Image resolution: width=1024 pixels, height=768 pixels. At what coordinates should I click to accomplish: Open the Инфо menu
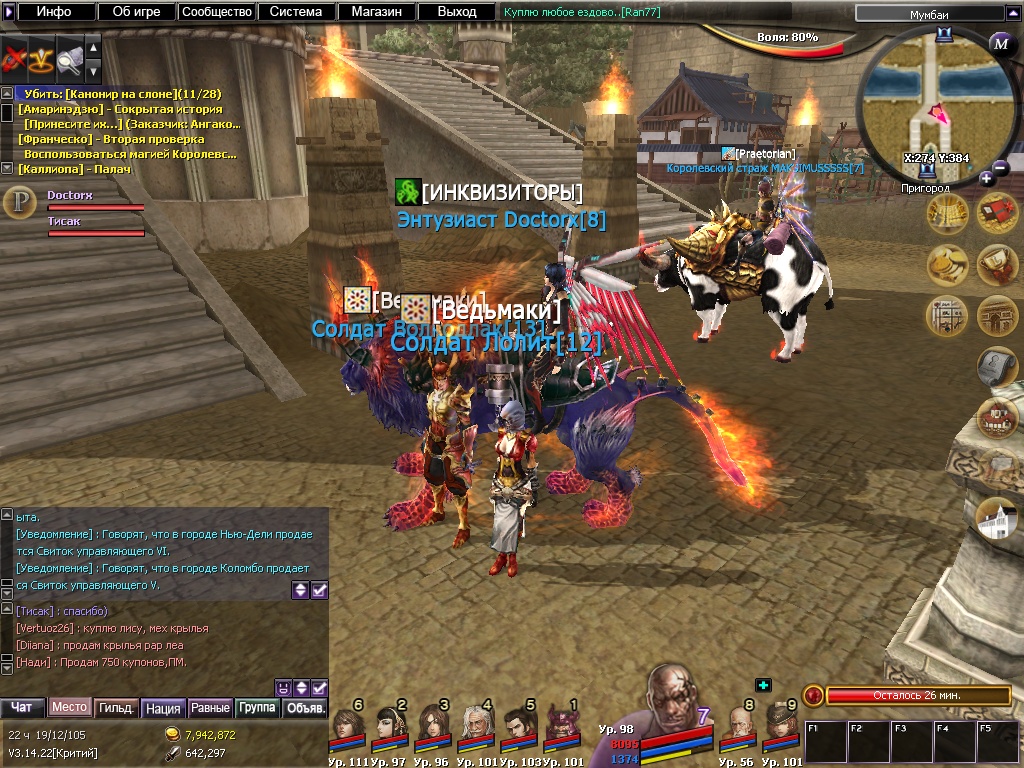[x=54, y=12]
